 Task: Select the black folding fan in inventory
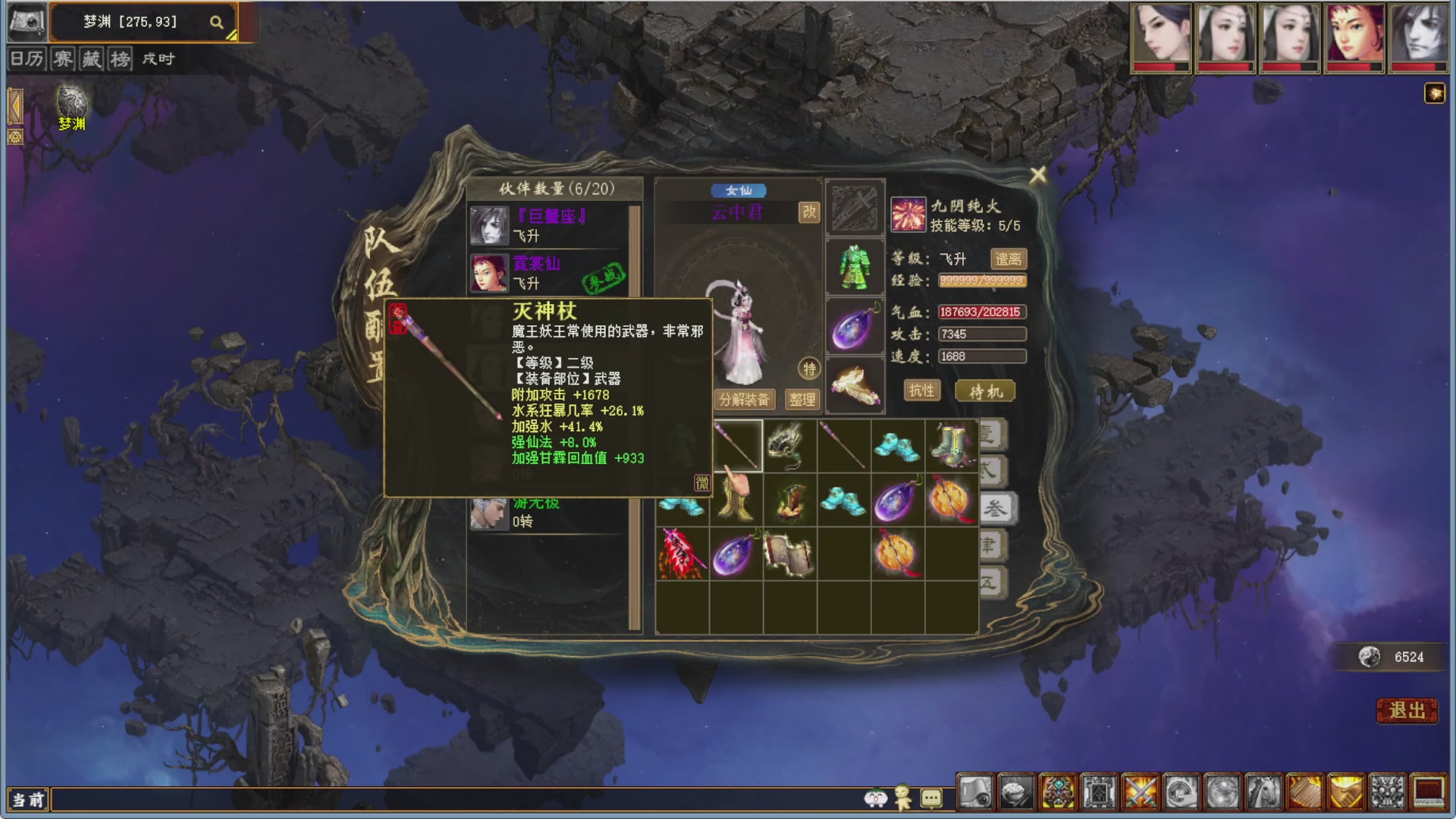(x=789, y=445)
